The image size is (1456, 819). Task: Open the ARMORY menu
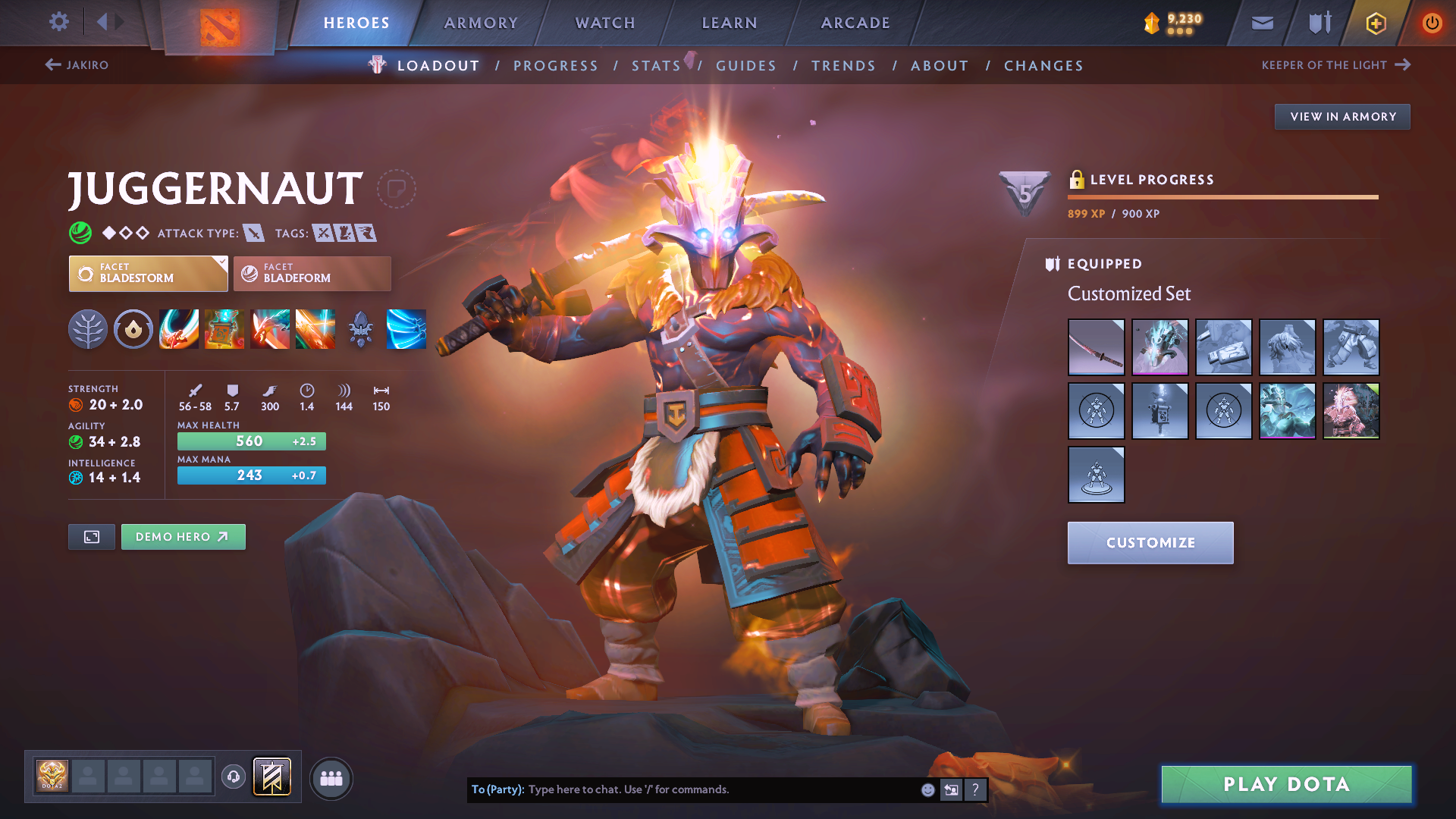point(481,23)
